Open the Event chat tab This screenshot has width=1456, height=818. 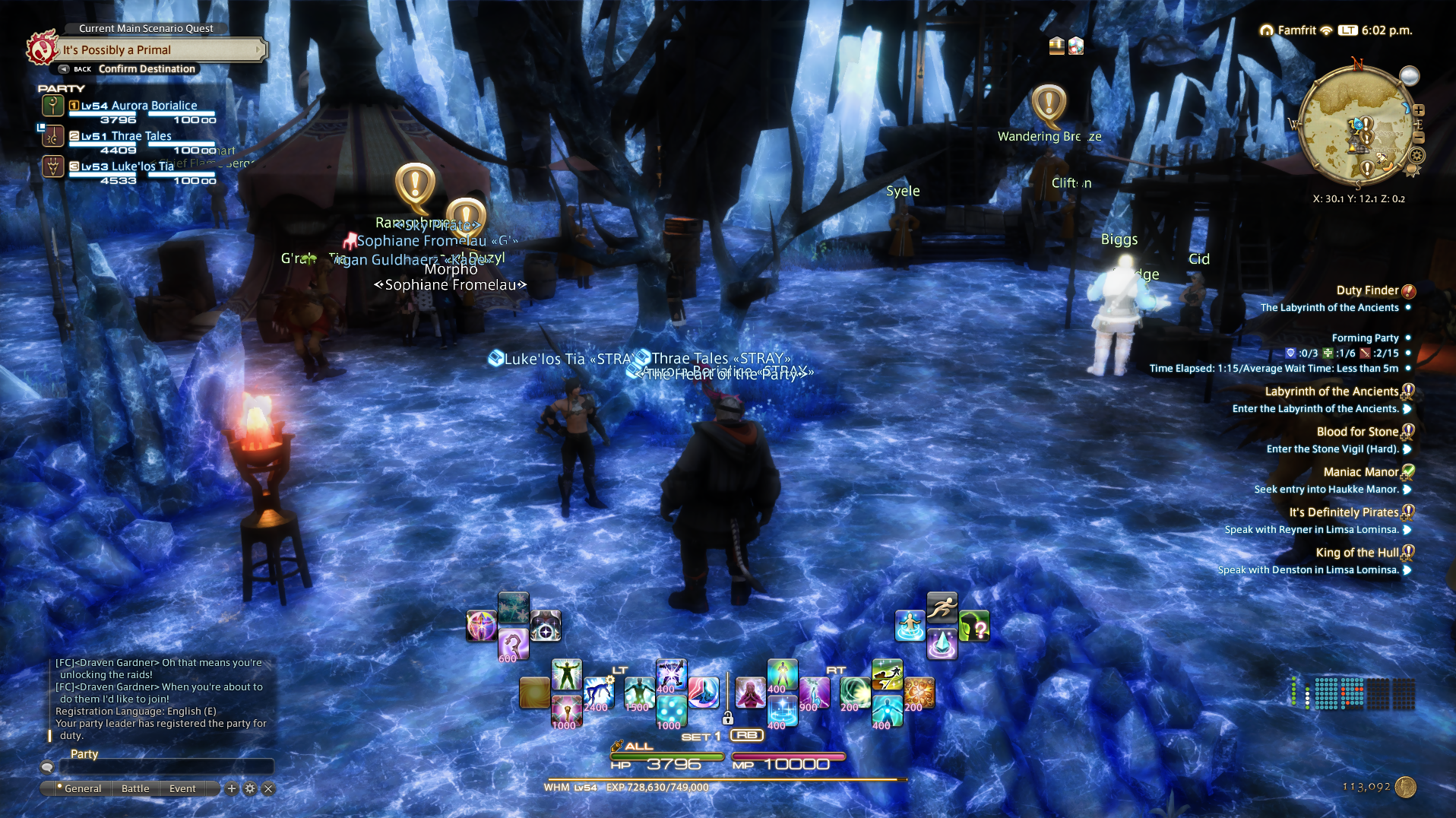pos(182,789)
